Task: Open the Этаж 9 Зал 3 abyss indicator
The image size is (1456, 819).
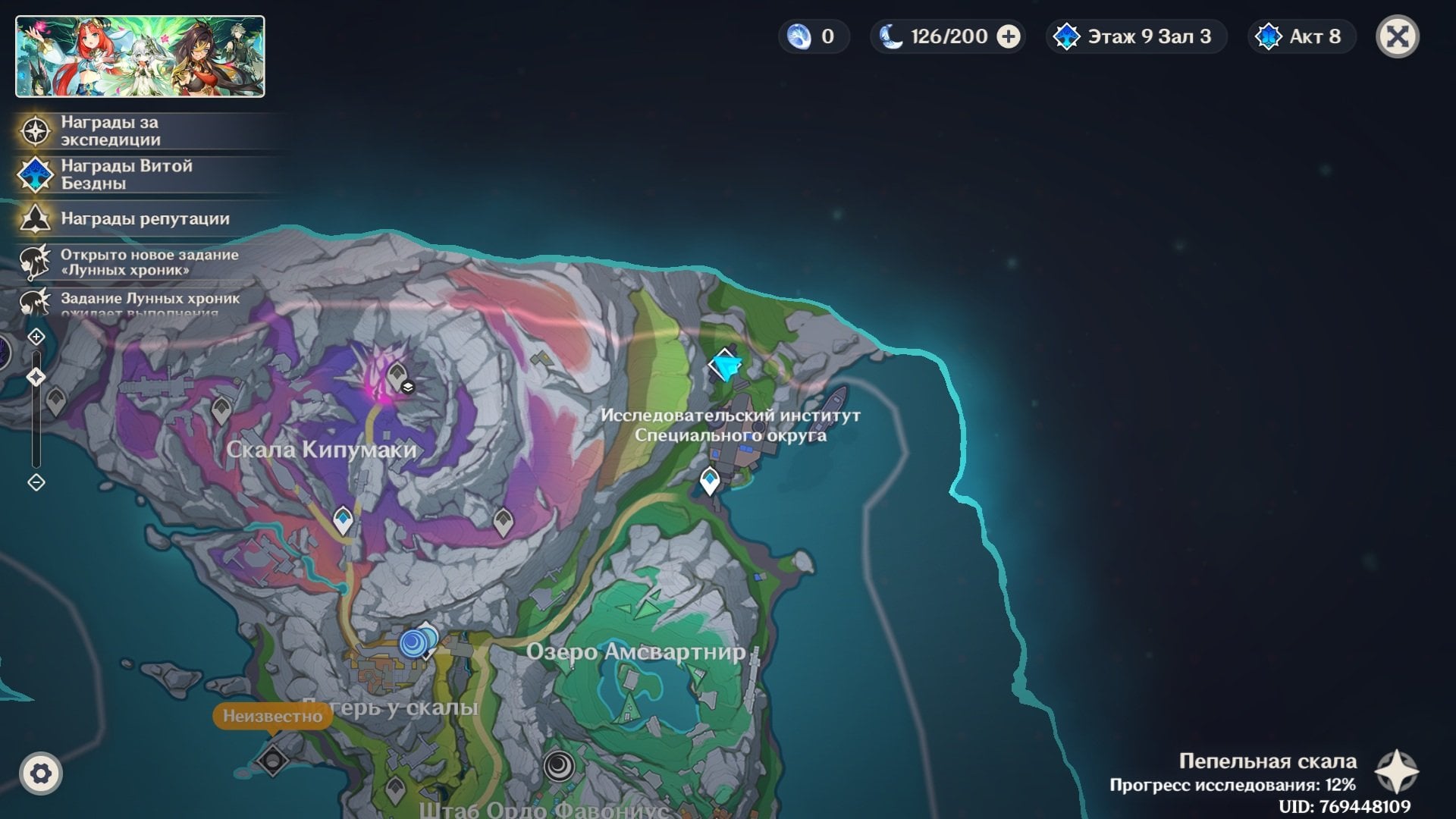Action: (1136, 36)
